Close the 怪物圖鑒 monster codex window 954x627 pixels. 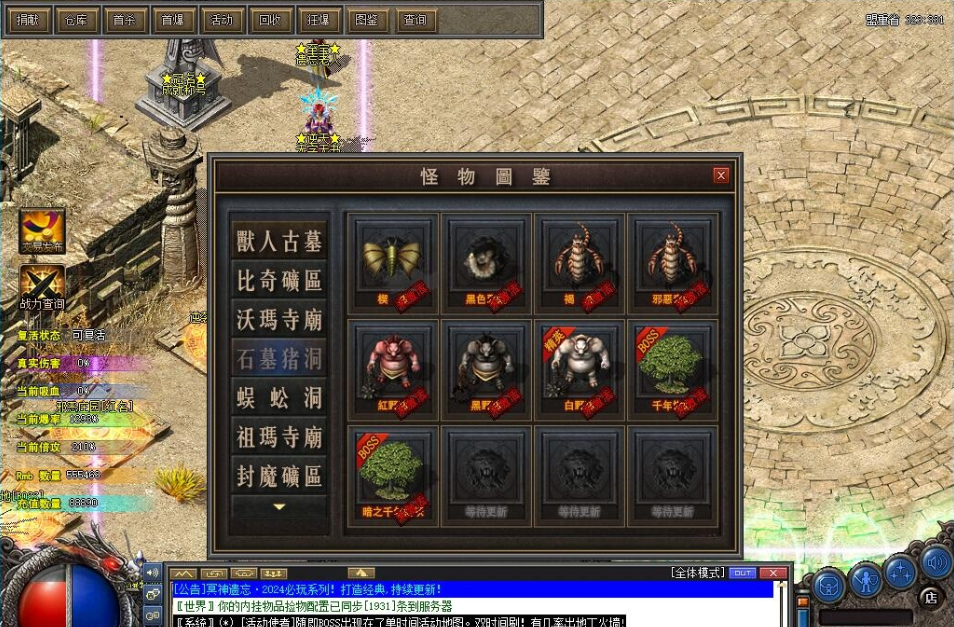coord(721,176)
